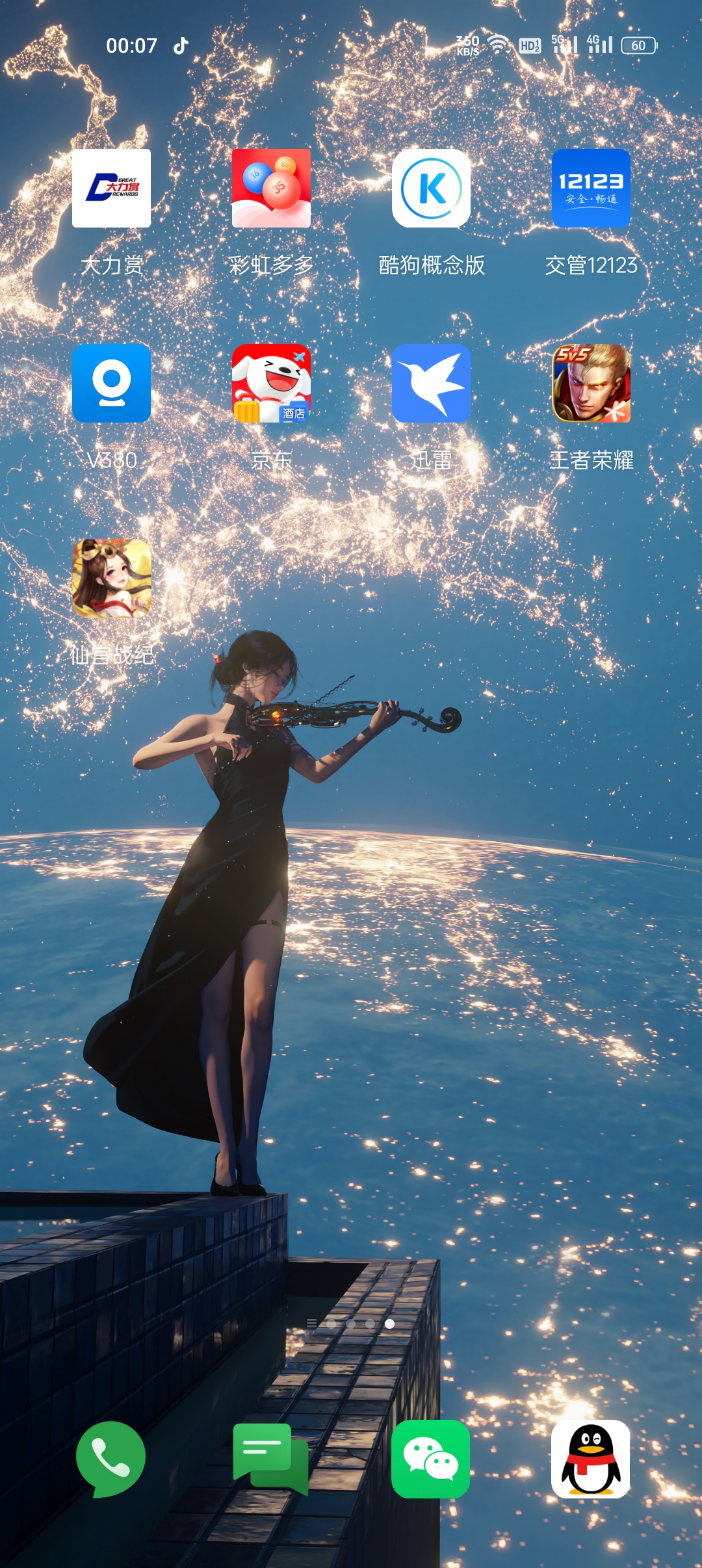Open the V380 camera app
Image resolution: width=702 pixels, height=1568 pixels.
[x=111, y=384]
